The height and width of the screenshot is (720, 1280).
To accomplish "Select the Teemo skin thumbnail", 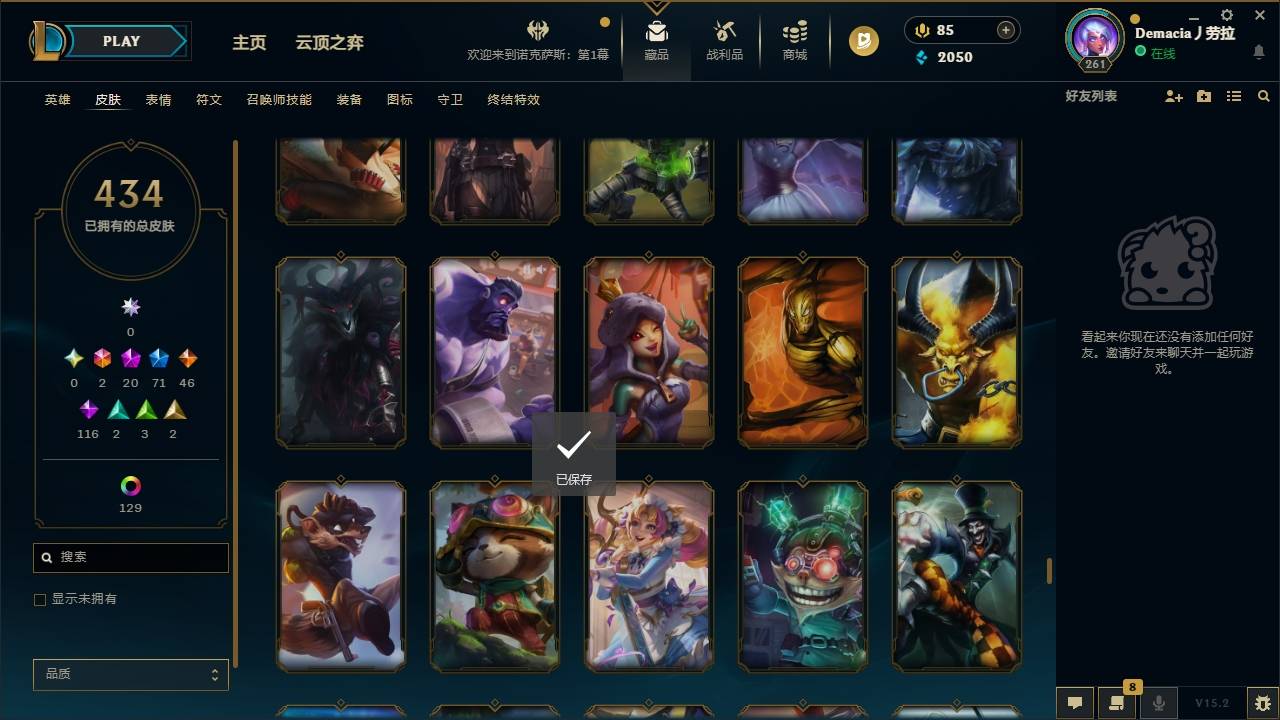I will tap(494, 577).
